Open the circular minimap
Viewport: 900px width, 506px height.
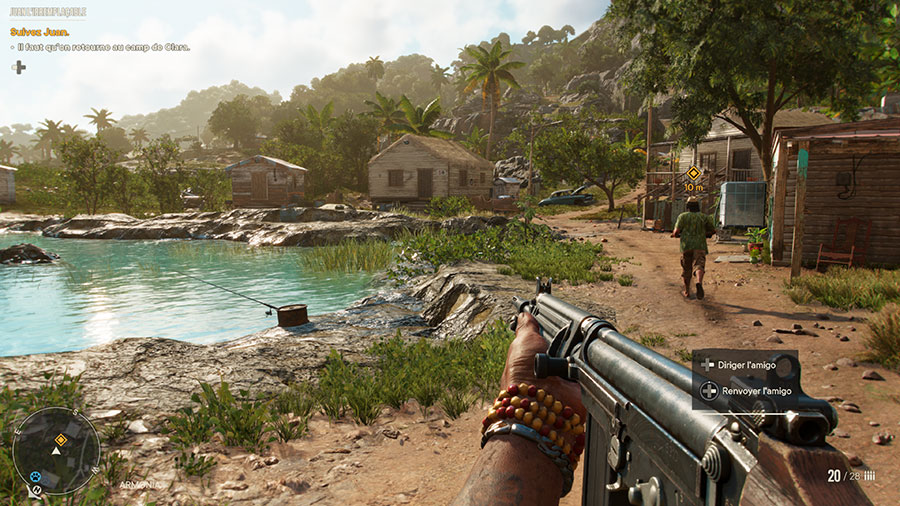click(x=56, y=450)
